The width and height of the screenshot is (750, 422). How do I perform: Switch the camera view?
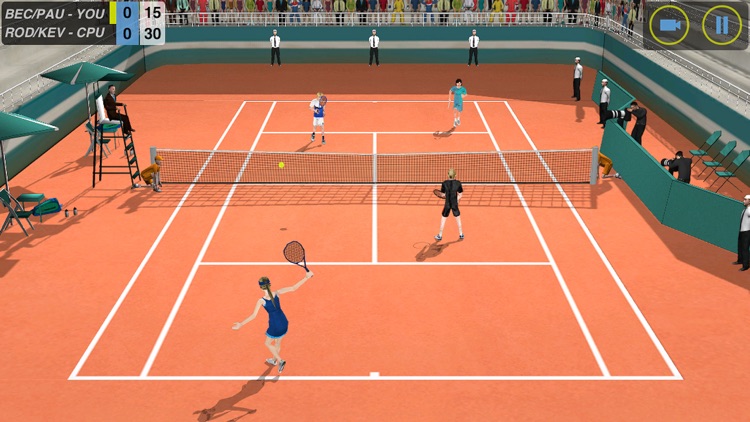coord(669,25)
